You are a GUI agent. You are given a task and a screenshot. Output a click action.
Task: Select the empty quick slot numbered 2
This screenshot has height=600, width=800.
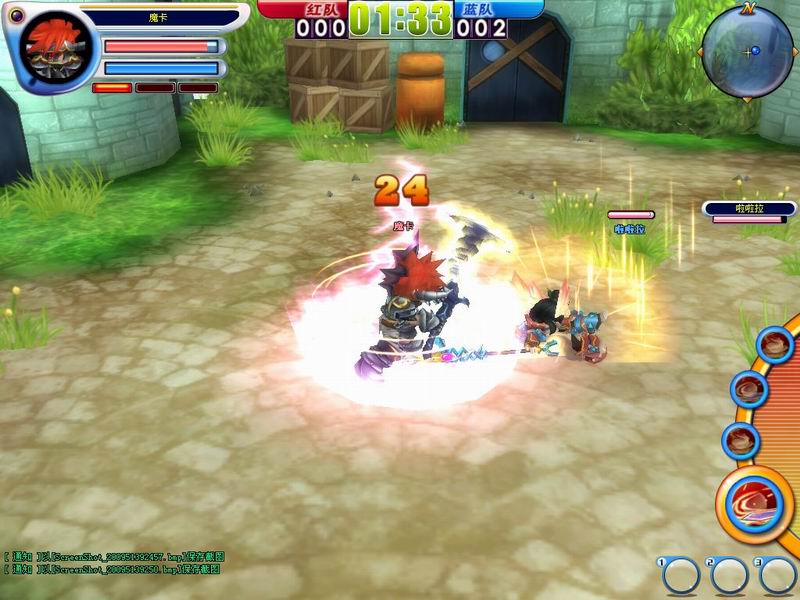pos(728,575)
